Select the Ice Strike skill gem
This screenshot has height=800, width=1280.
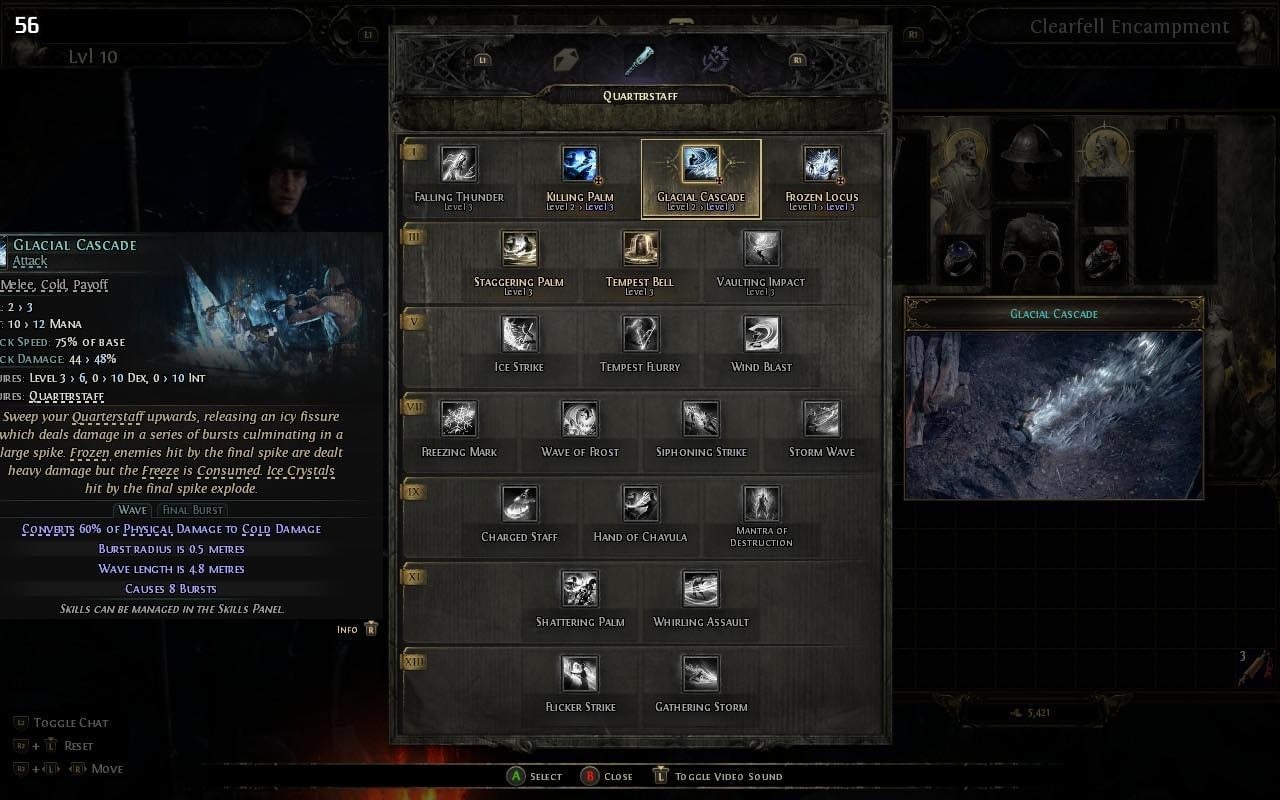(x=519, y=333)
